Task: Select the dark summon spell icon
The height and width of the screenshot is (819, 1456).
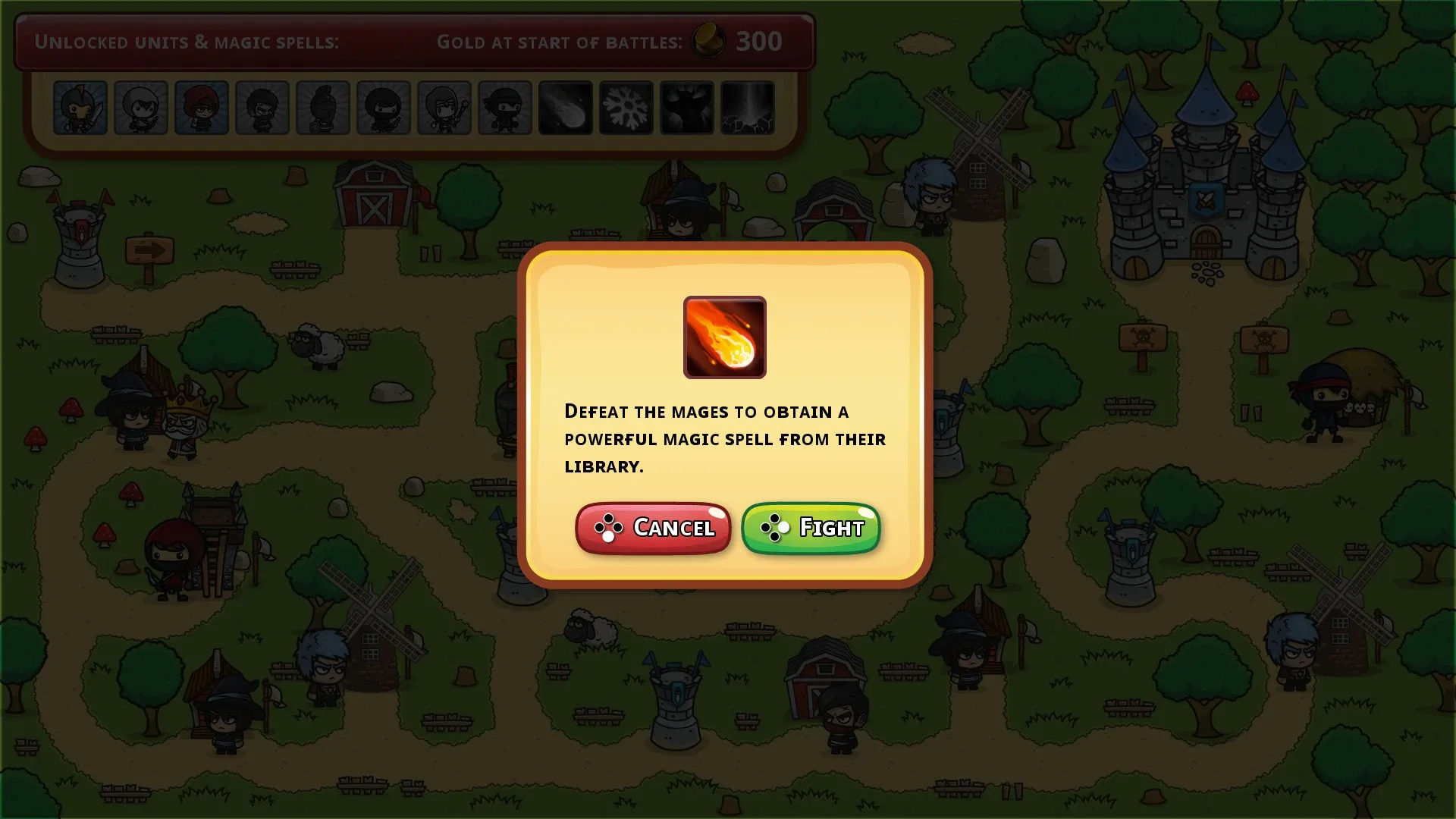Action: coord(686,108)
